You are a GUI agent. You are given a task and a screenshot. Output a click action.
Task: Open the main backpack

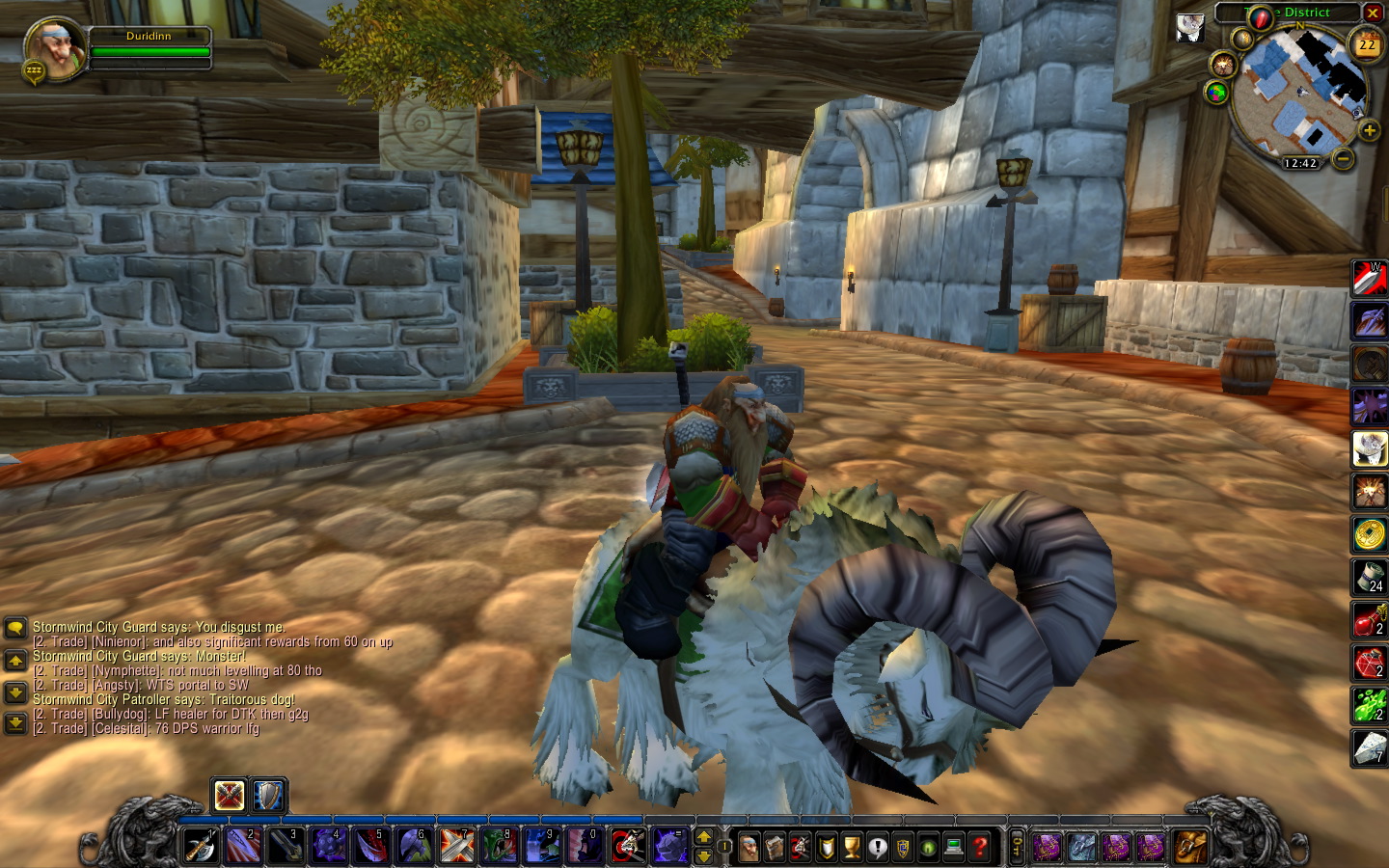pos(1190,848)
